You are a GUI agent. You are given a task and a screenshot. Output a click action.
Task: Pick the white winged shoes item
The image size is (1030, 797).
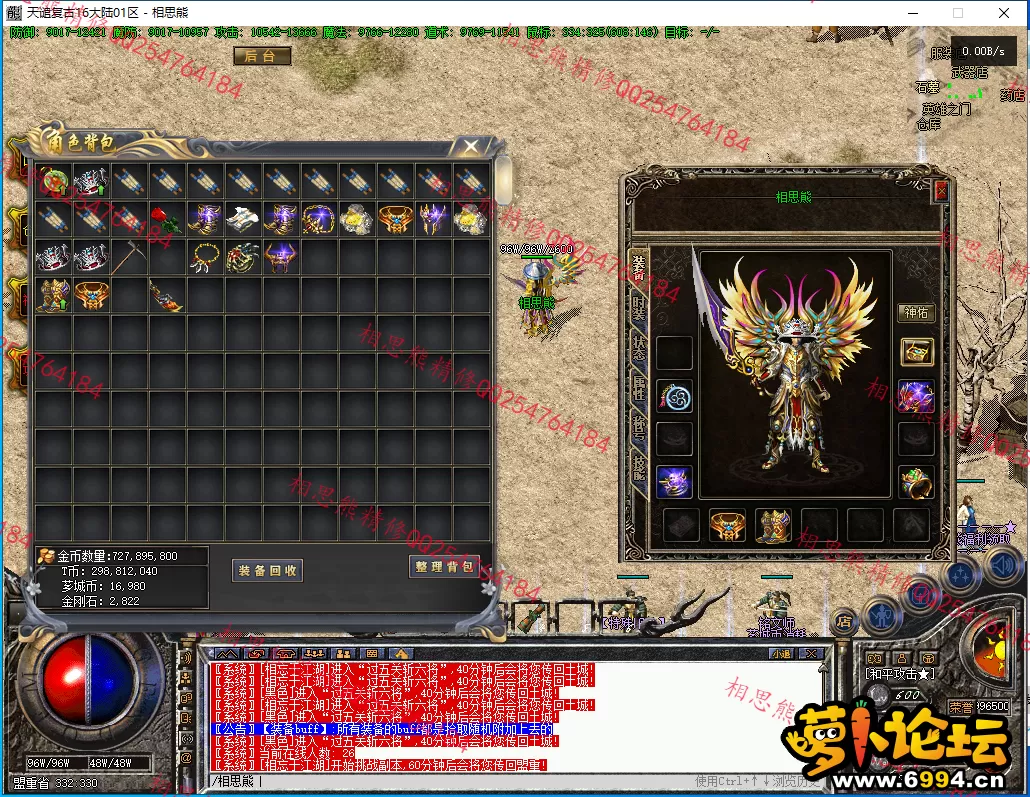[x=243, y=219]
